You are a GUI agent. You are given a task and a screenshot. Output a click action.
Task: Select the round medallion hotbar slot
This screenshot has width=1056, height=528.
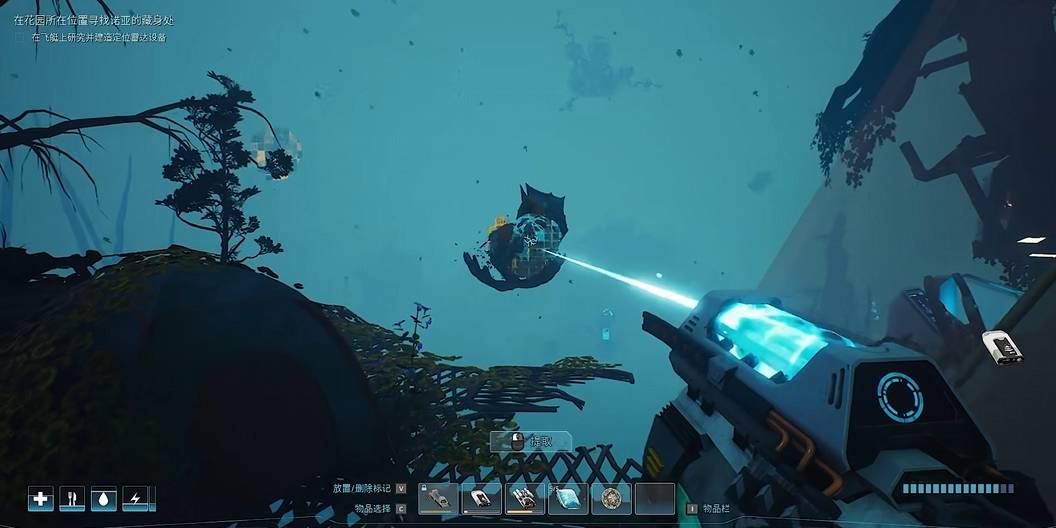pyautogui.click(x=611, y=498)
